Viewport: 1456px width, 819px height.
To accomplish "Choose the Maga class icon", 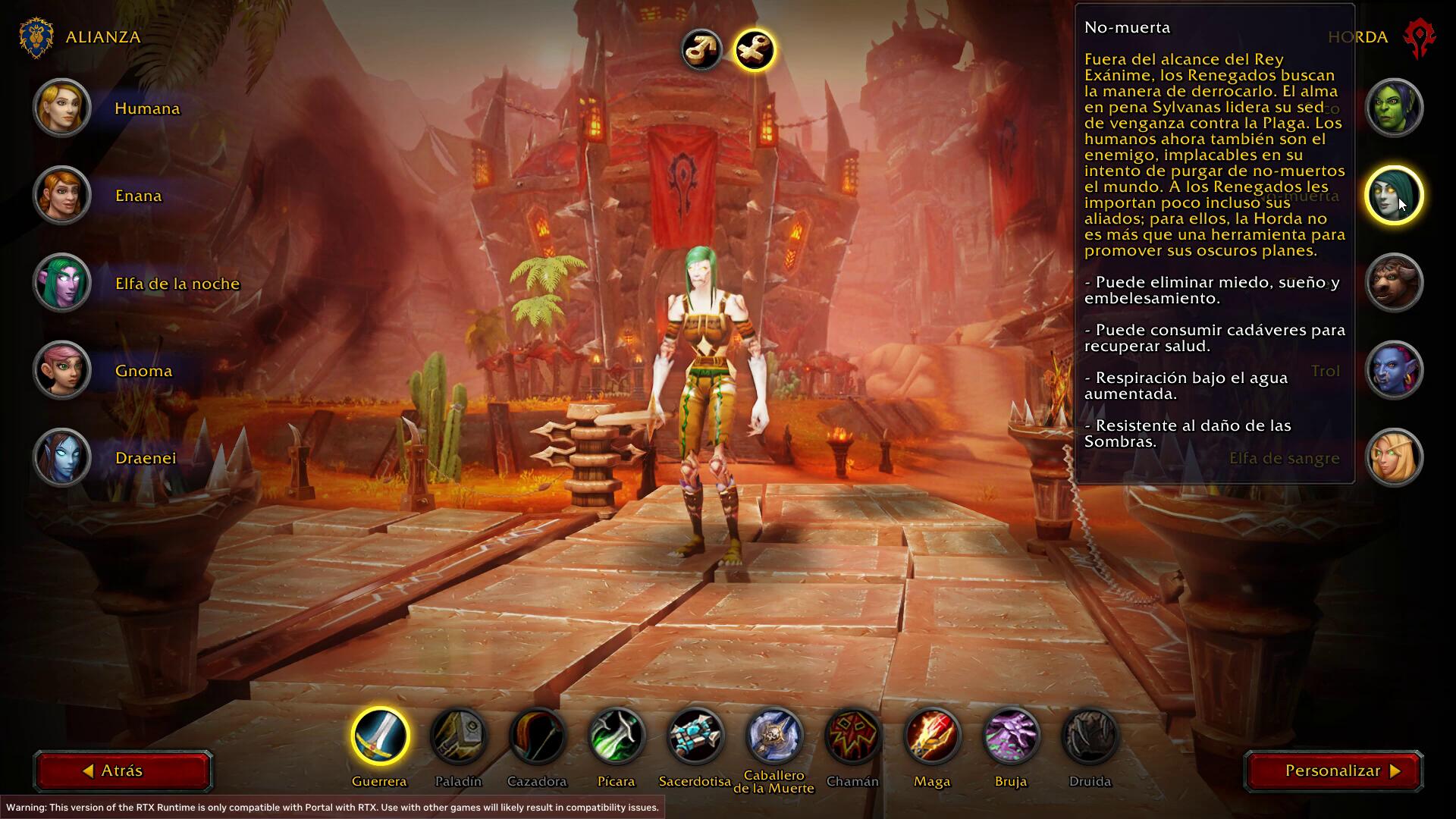I will coord(932,736).
